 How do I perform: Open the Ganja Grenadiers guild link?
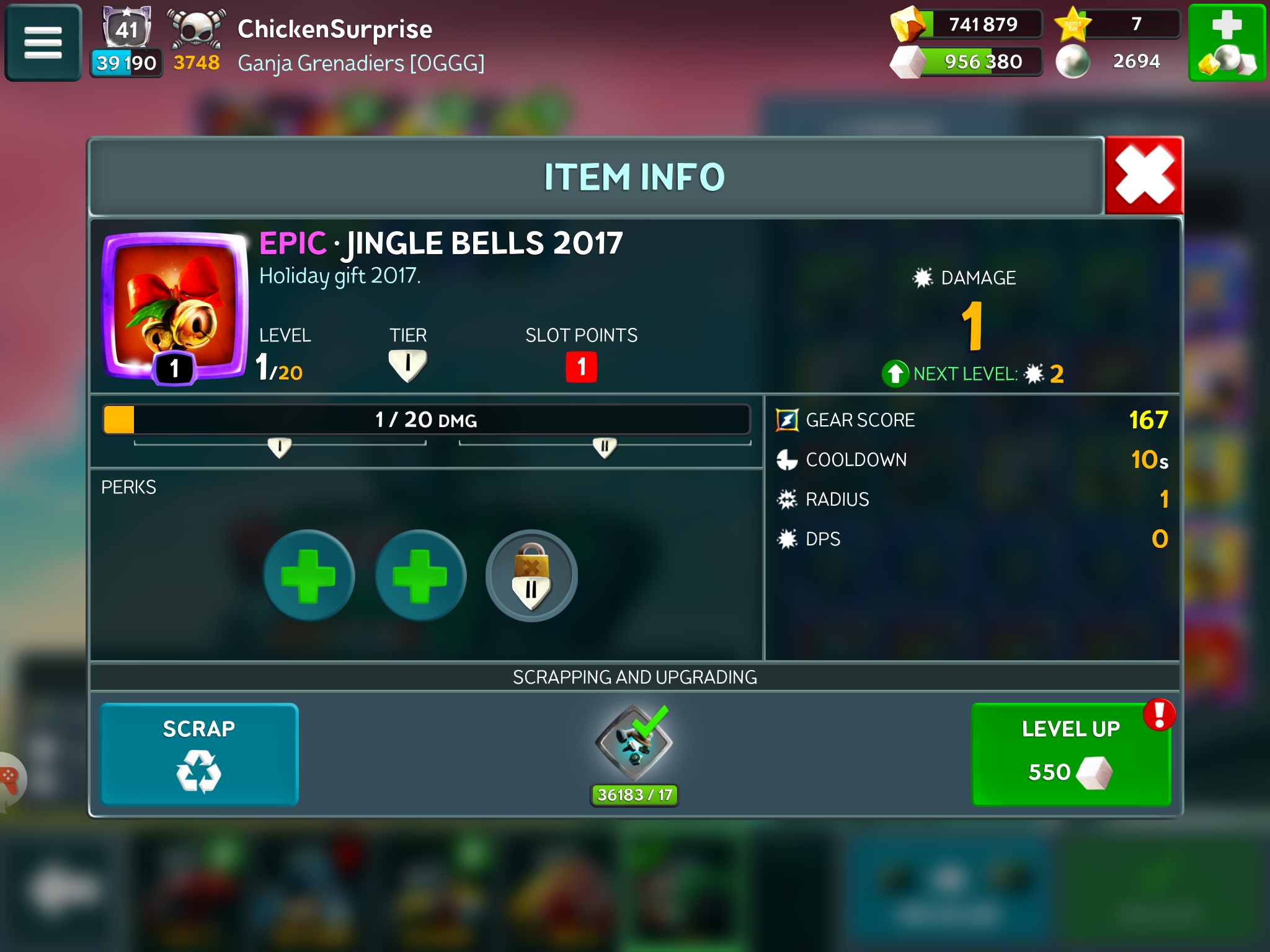coord(361,63)
